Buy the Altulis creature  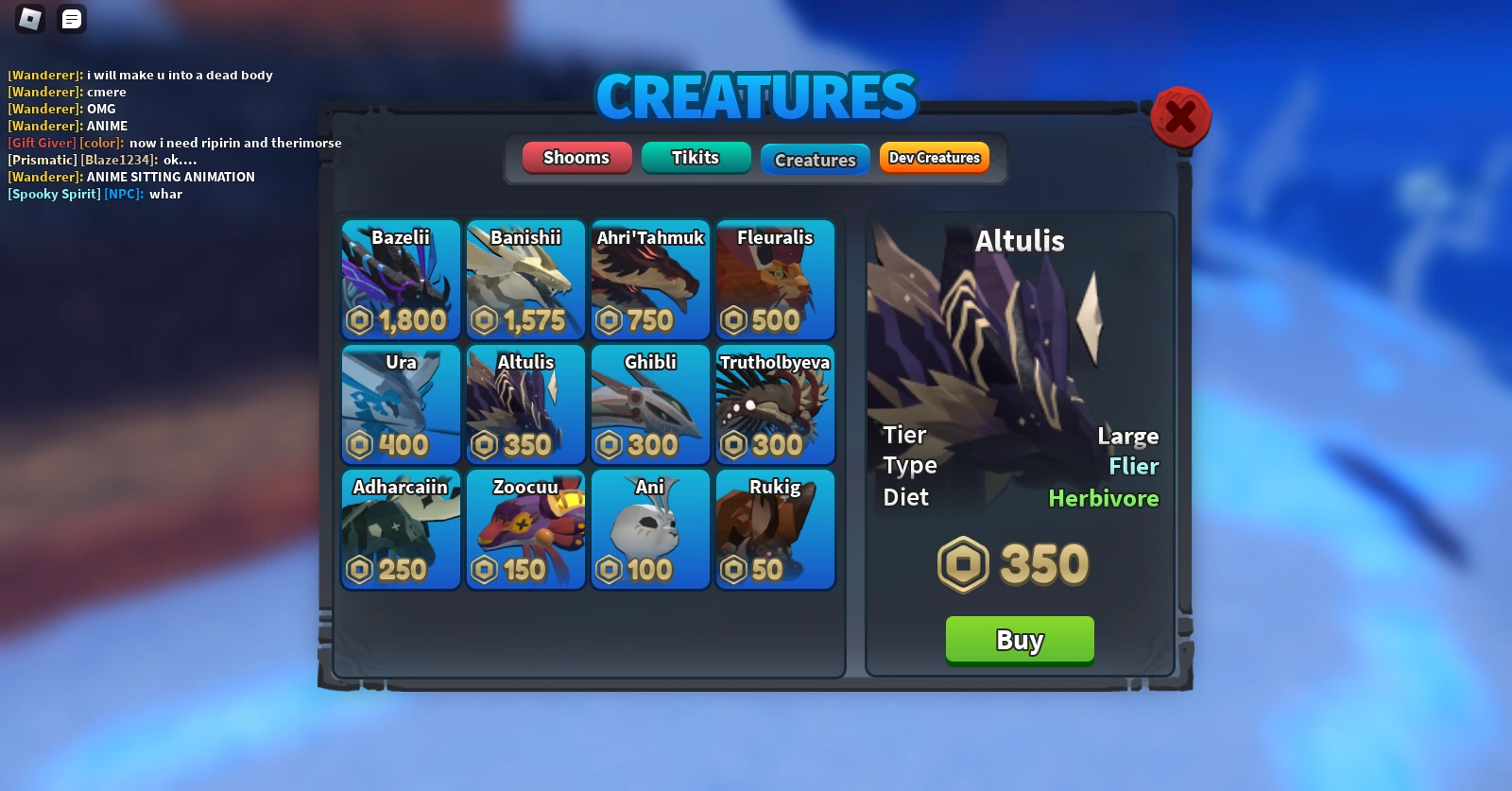[x=1020, y=640]
